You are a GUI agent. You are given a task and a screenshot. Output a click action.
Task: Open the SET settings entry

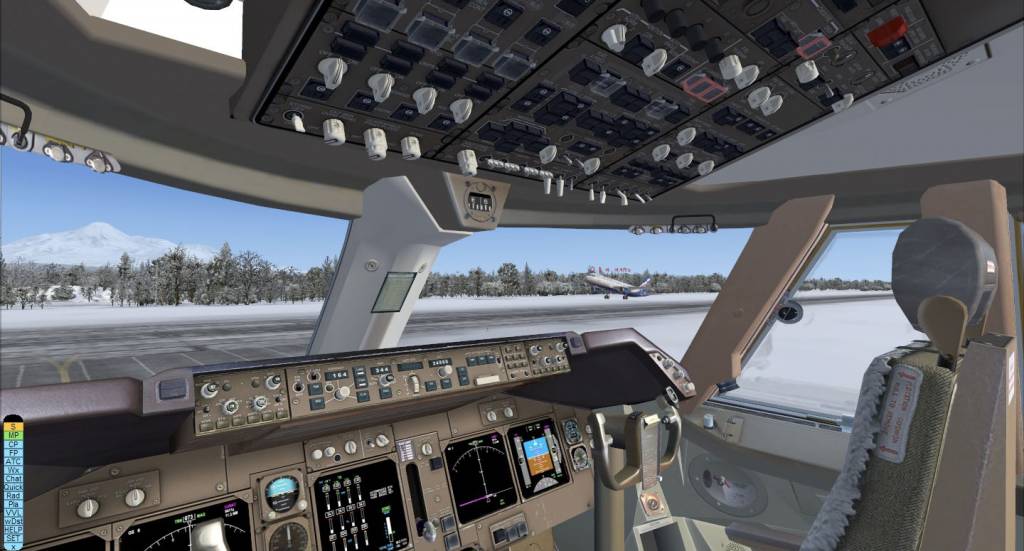pyautogui.click(x=12, y=537)
